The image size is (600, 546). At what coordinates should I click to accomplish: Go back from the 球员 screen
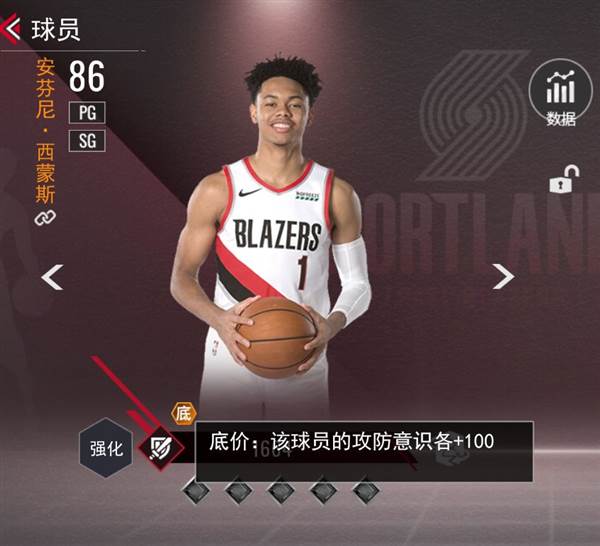[x=13, y=28]
